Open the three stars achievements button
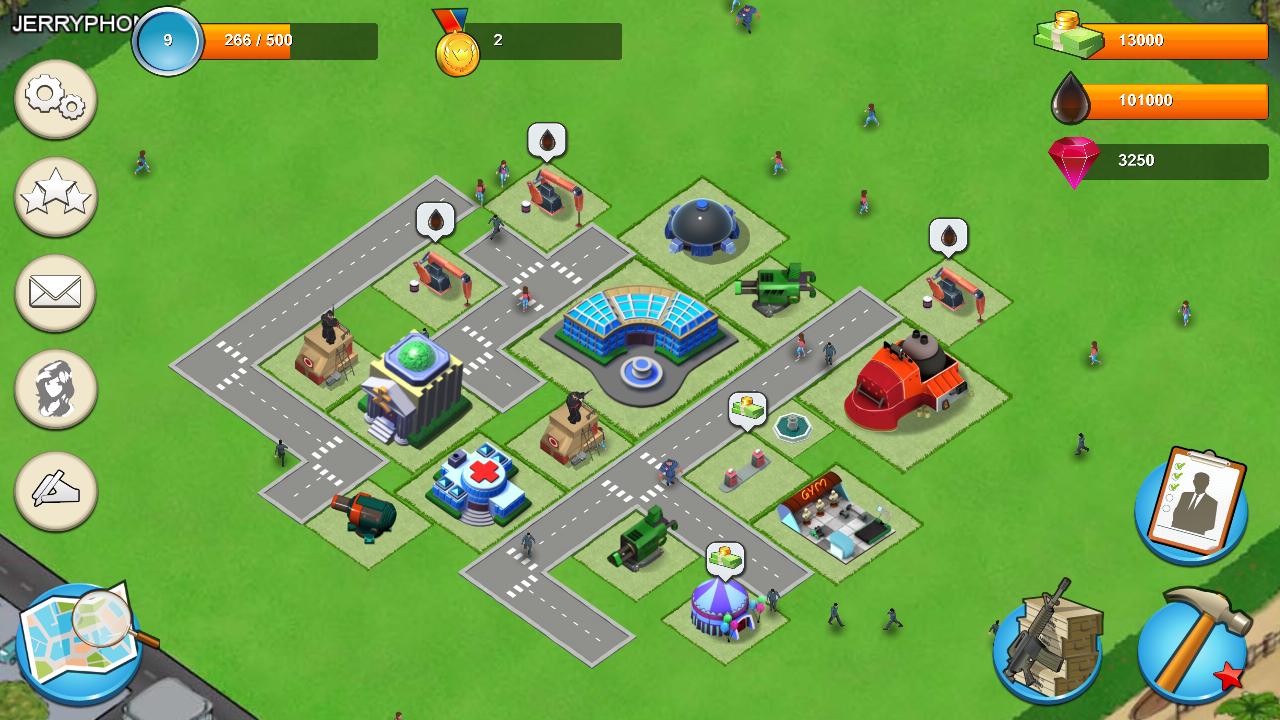Screen dimensions: 1280x720 56,196
